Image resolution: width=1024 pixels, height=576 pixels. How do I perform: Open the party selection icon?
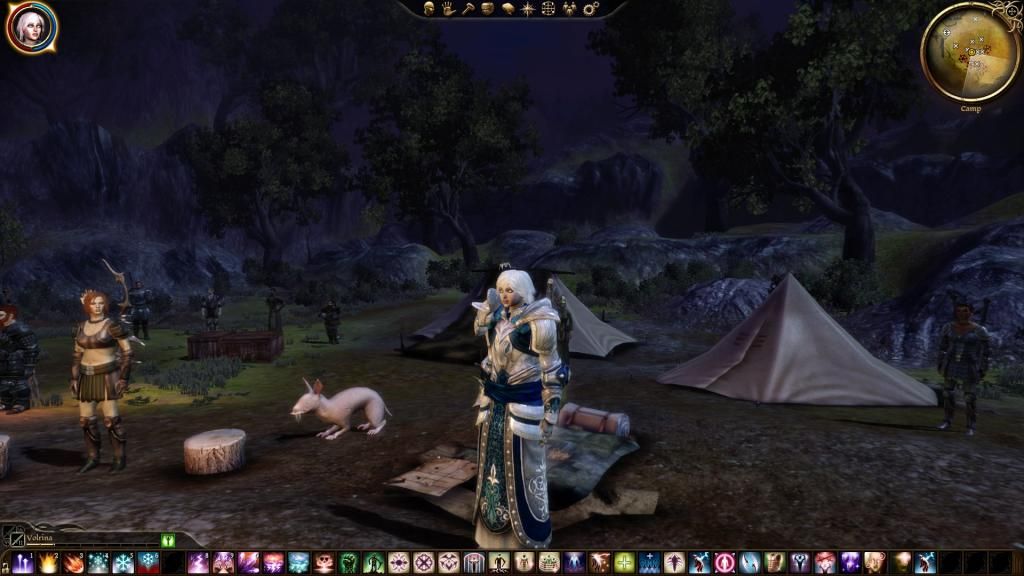pos(569,8)
